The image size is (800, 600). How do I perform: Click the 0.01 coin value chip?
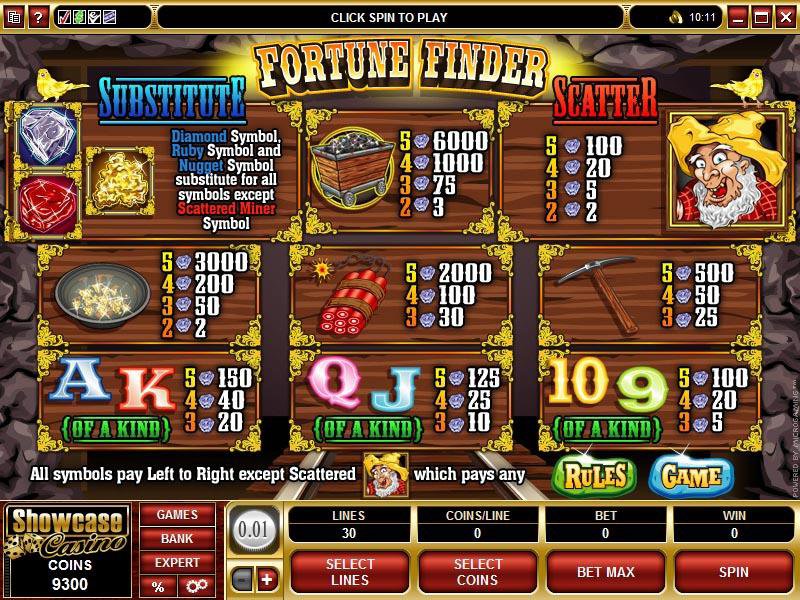255,527
